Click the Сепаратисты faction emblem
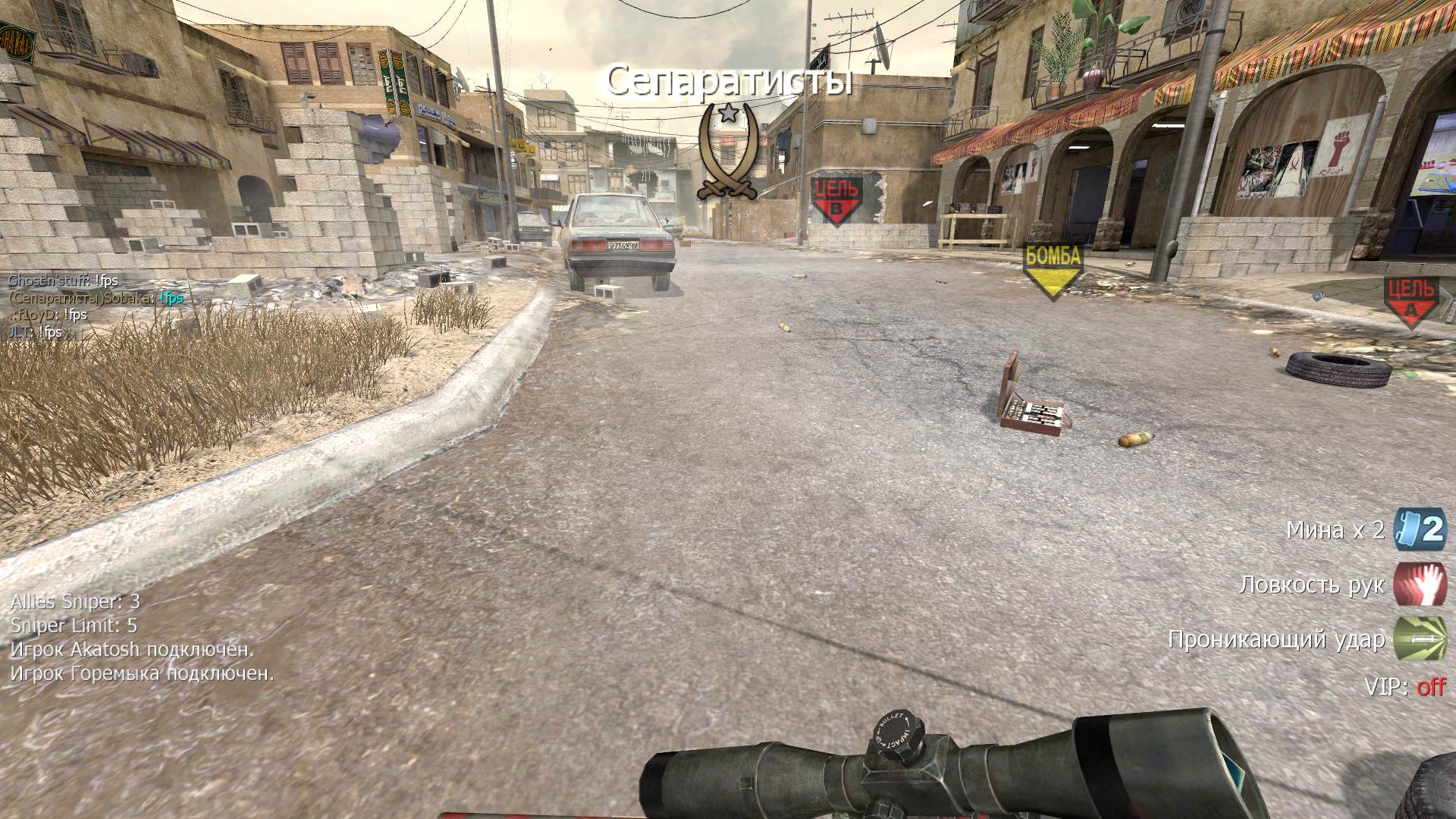The width and height of the screenshot is (1456, 819). point(728,152)
